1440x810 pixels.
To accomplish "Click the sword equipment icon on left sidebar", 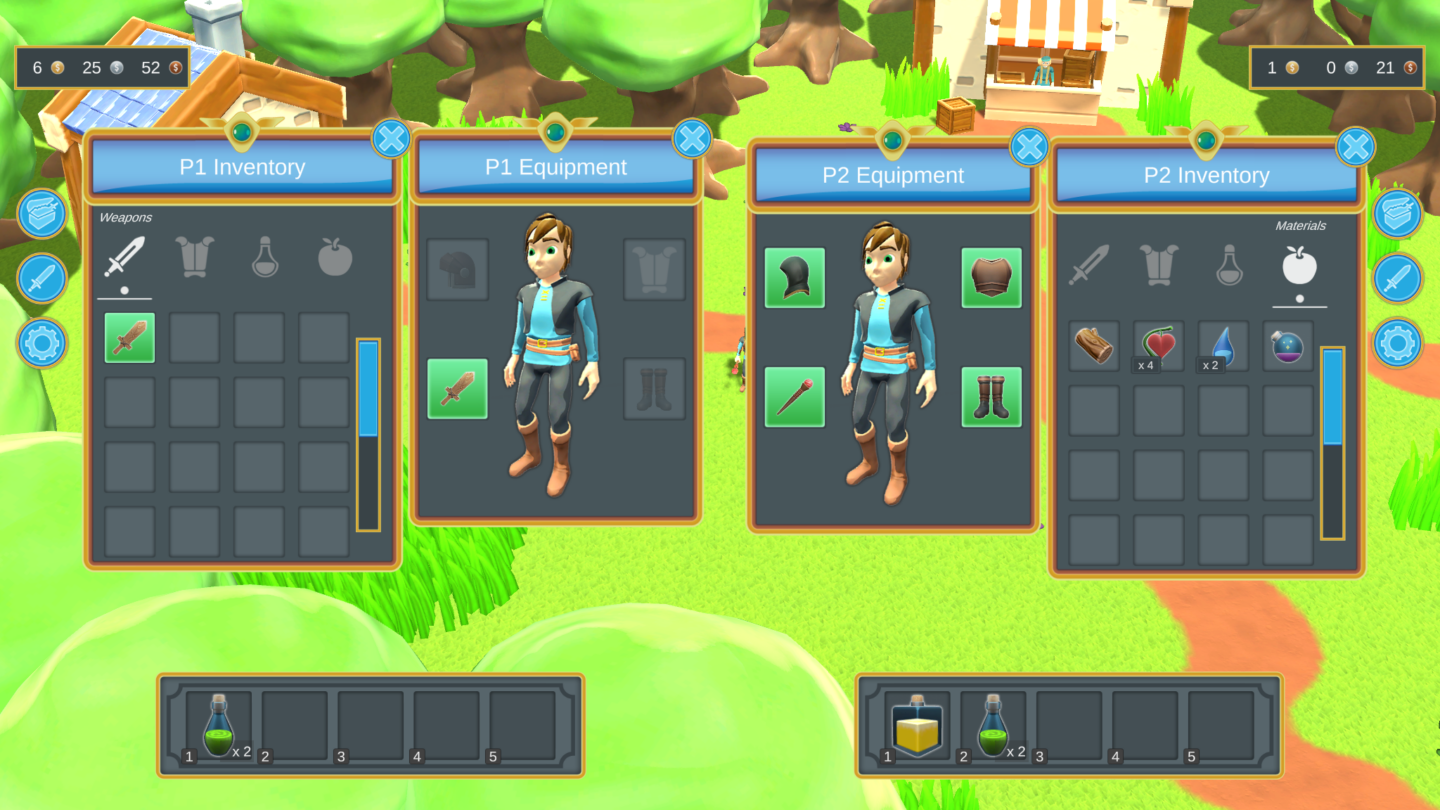I will pos(41,278).
